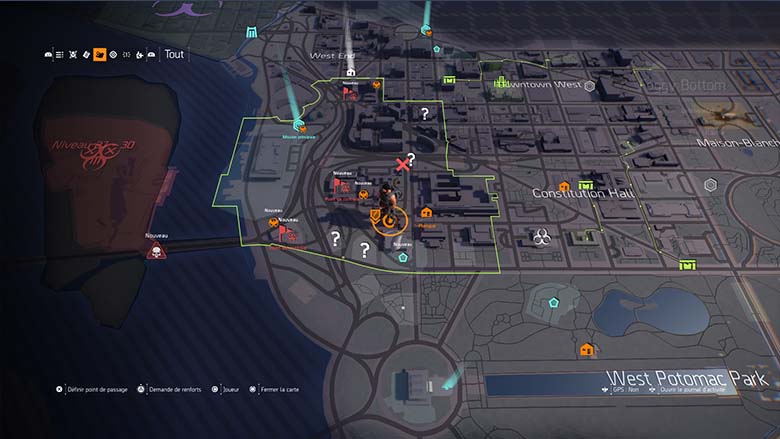
Task: Click the hexagon marker near Maison-Blanche
Action: [x=710, y=186]
